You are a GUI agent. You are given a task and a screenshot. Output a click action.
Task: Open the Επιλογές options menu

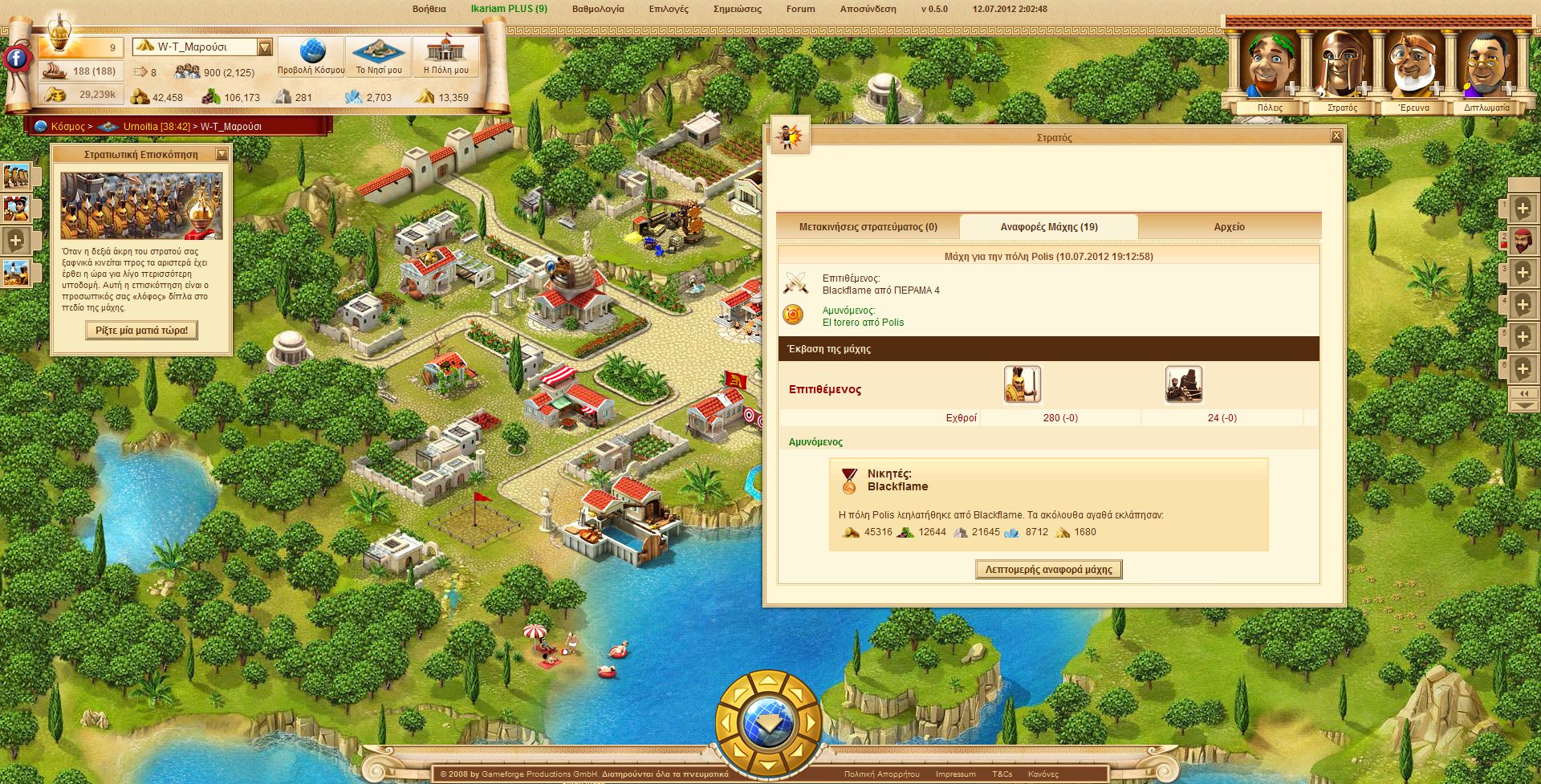pos(669,9)
